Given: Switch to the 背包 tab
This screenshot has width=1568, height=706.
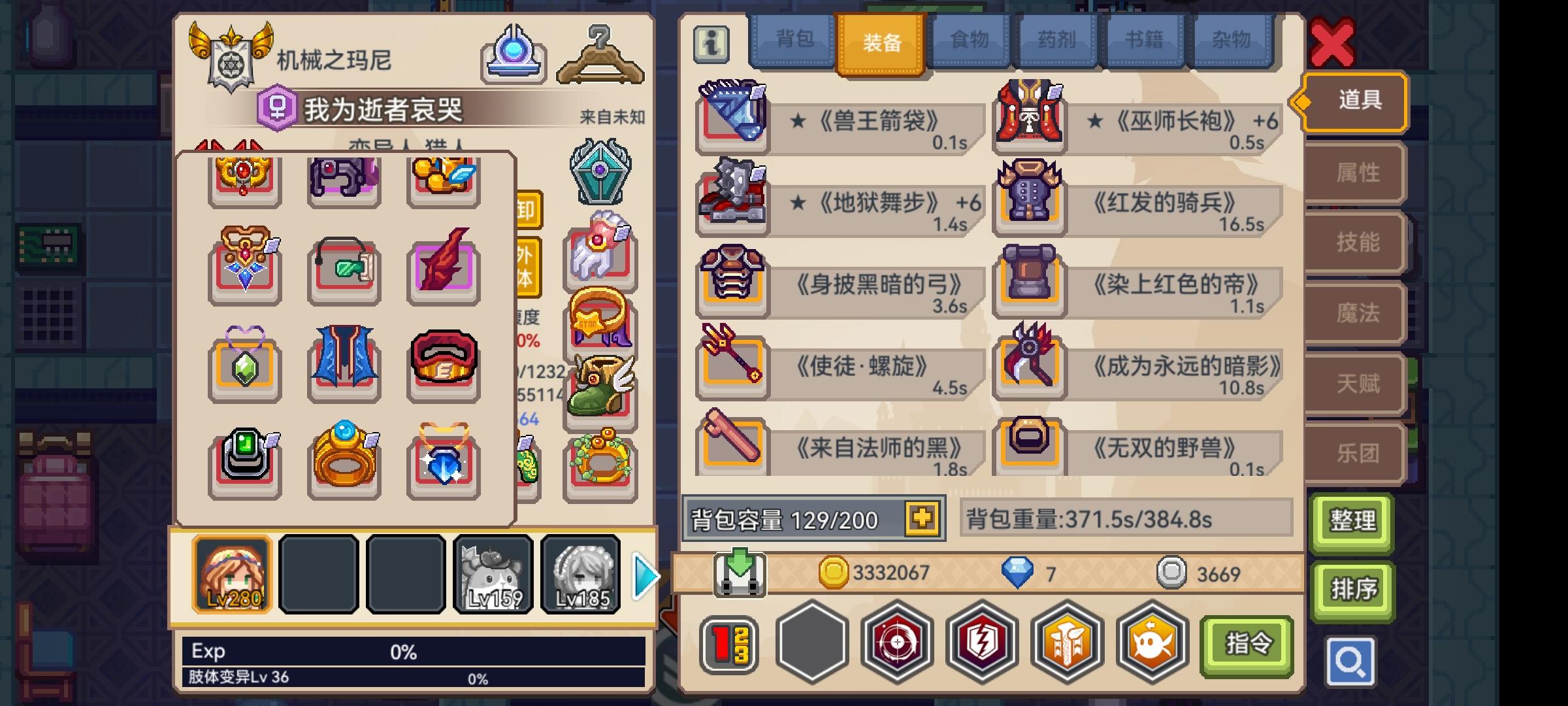Looking at the screenshot, I should point(792,41).
